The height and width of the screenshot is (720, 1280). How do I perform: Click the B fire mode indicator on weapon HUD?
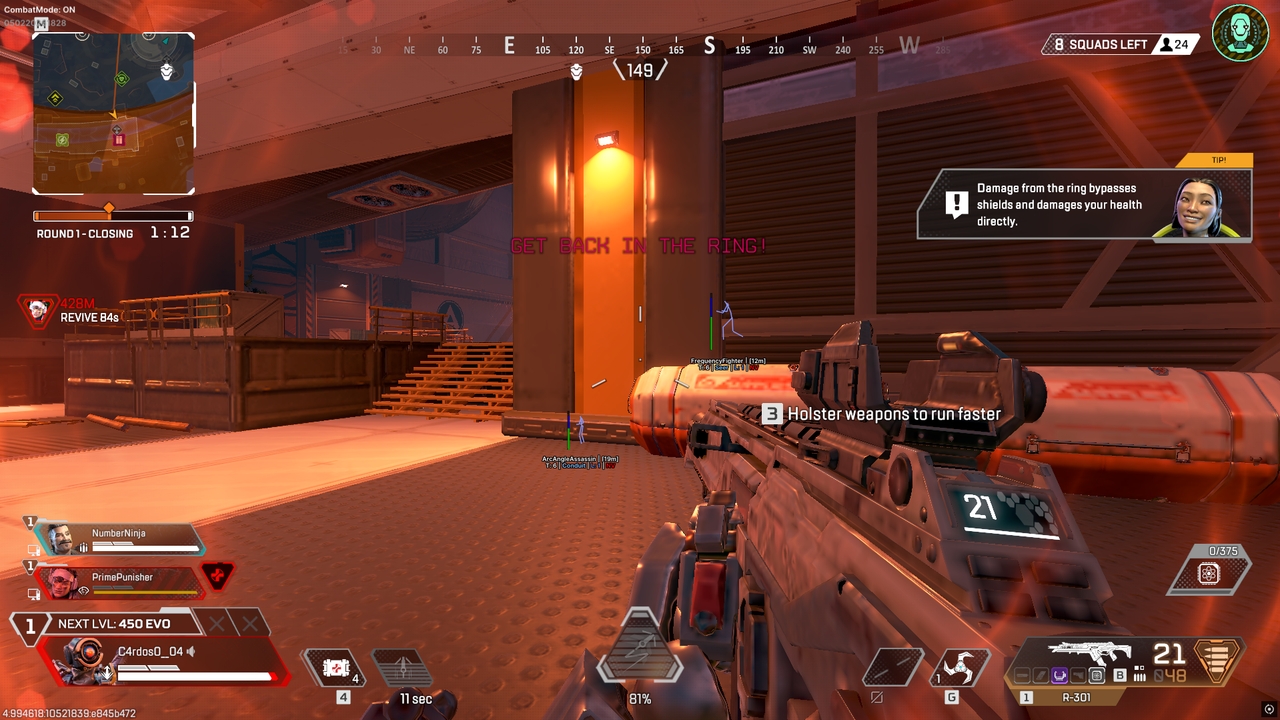1119,674
